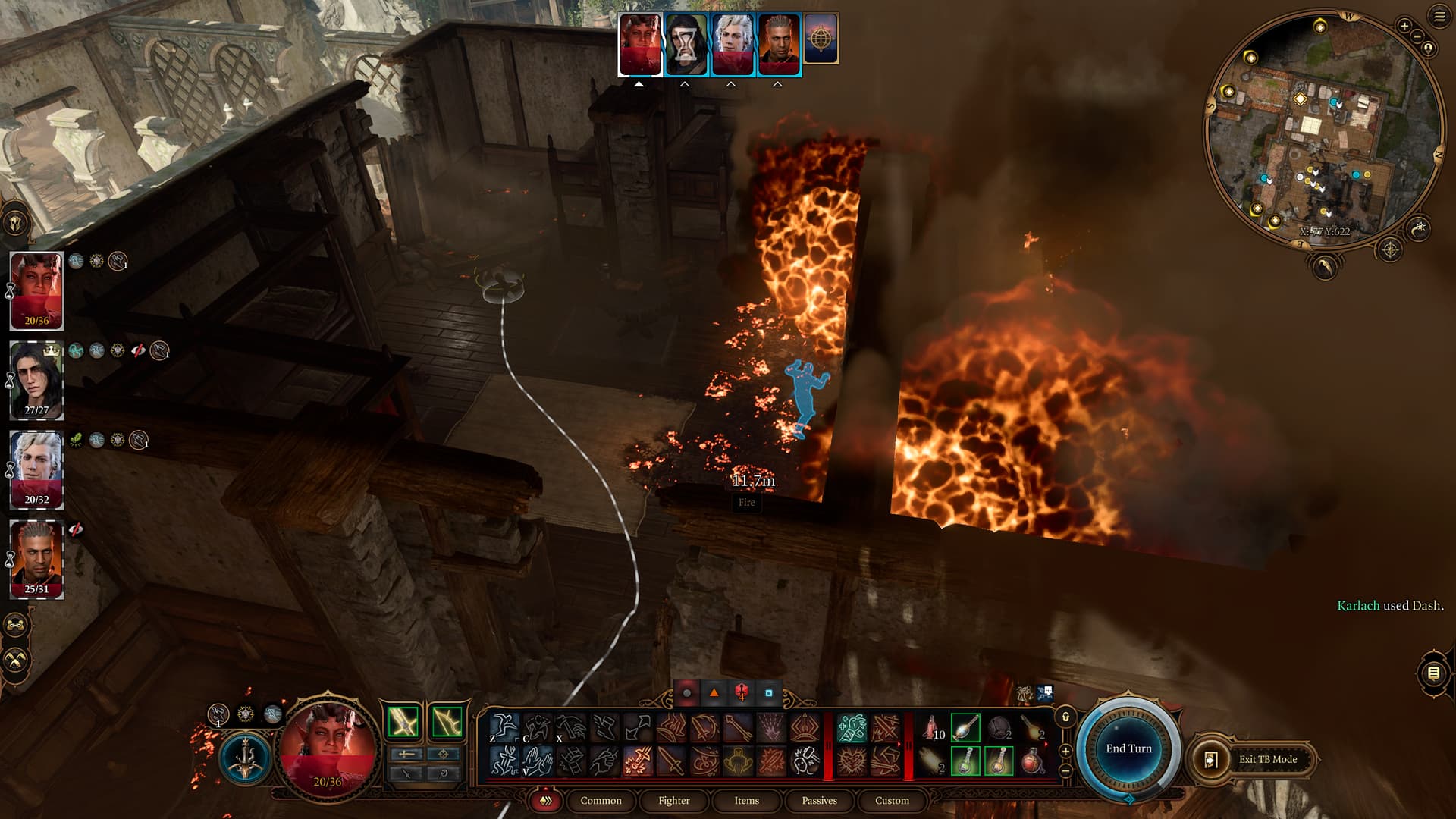
Task: Click the fourth portrait in the turn order
Action: (779, 44)
